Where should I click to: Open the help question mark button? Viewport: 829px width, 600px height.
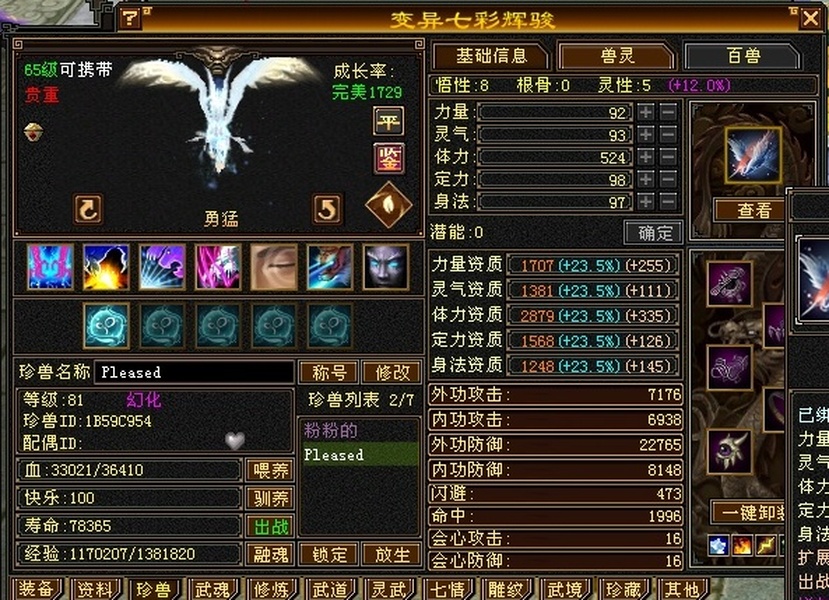131,17
